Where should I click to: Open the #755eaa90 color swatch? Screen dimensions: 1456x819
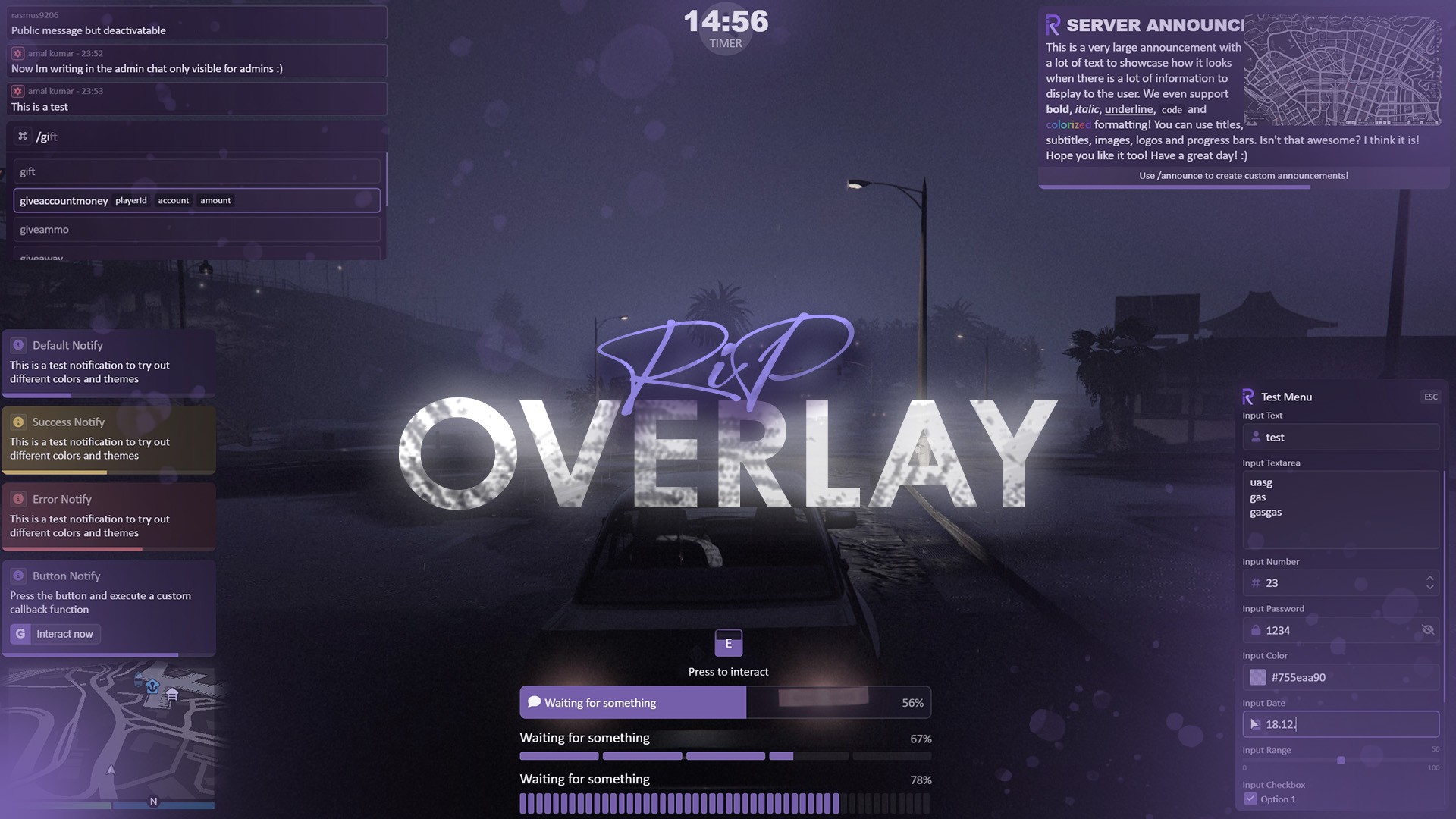1258,677
